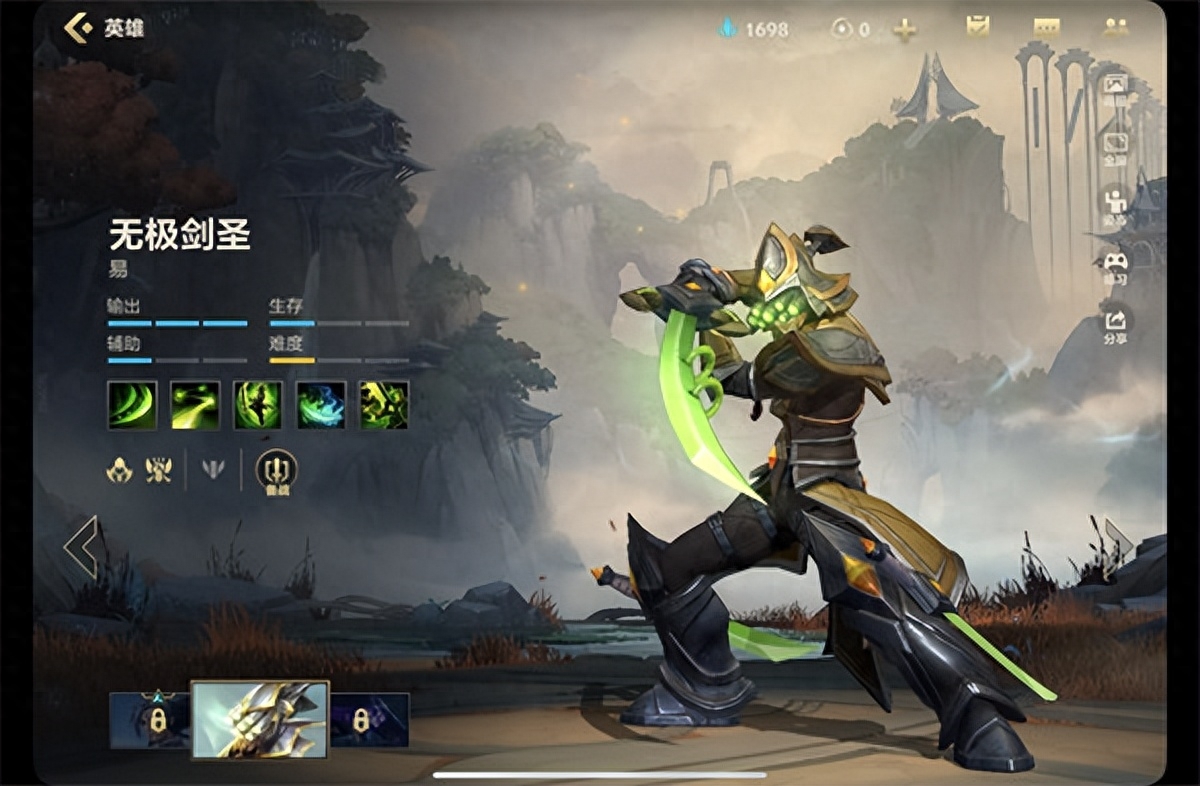Show the previous hero with left arrow

coord(81,547)
